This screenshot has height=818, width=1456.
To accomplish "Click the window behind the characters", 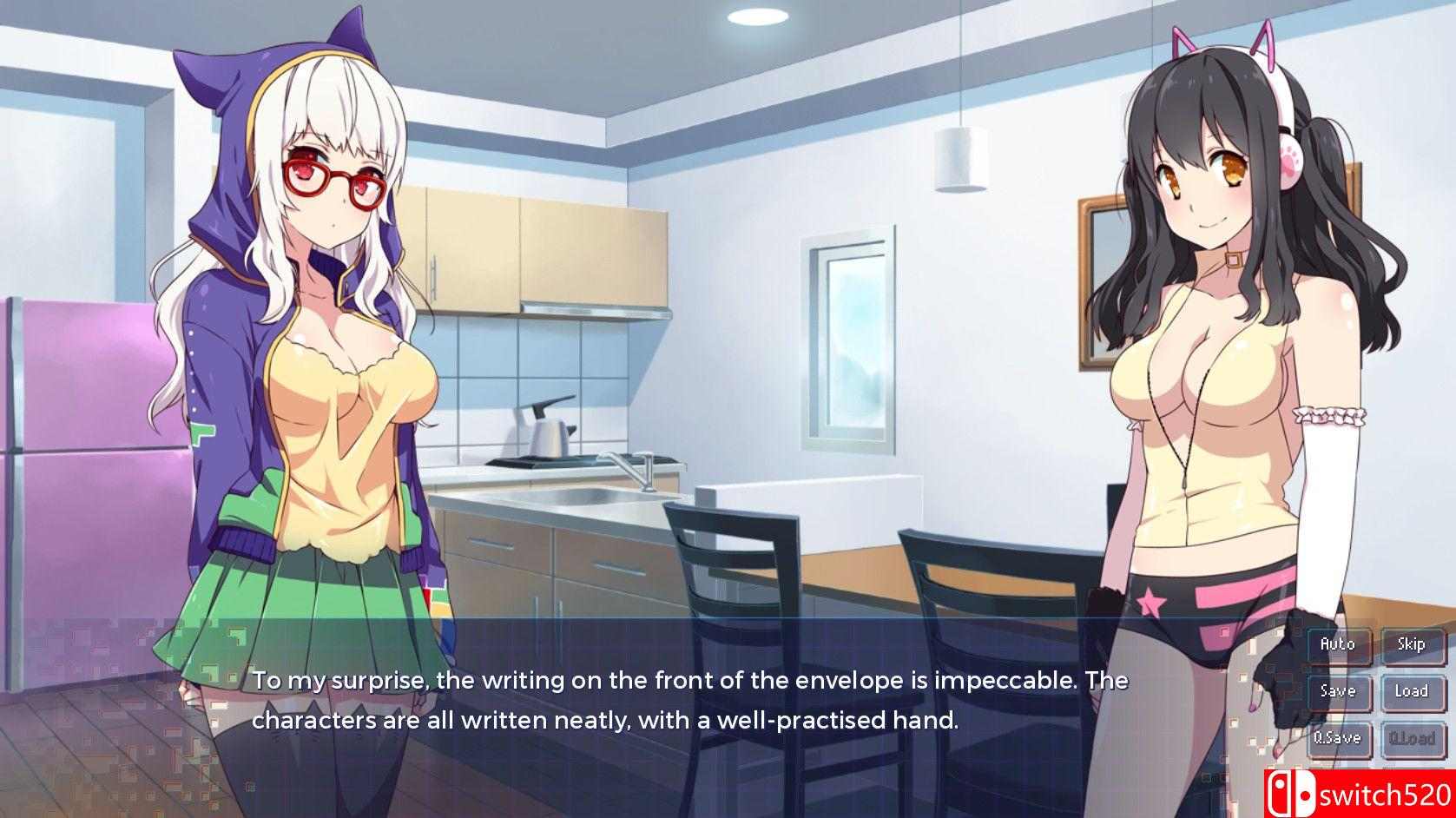I will (851, 339).
